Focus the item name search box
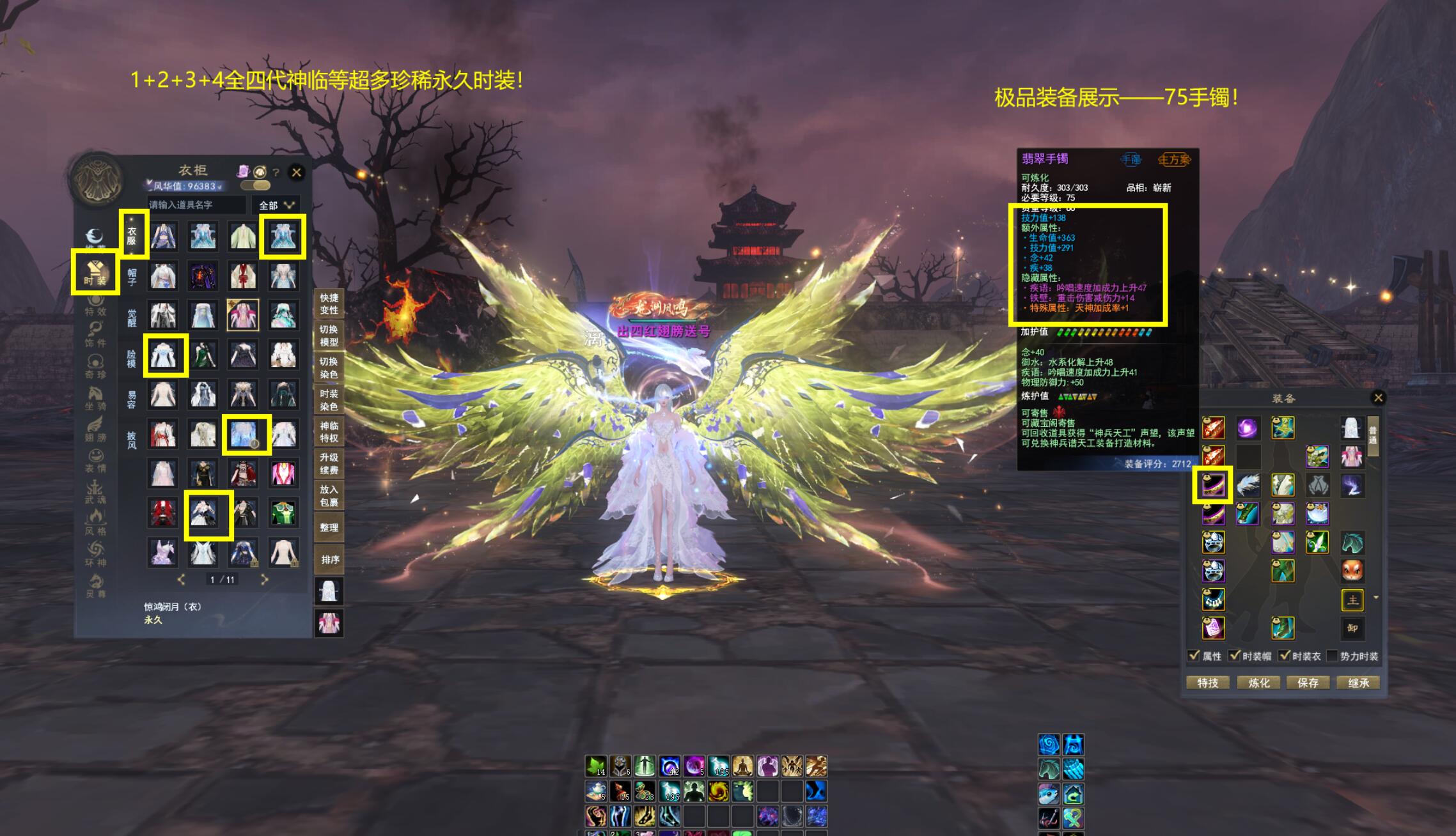This screenshot has height=836, width=1456. pyautogui.click(x=196, y=205)
